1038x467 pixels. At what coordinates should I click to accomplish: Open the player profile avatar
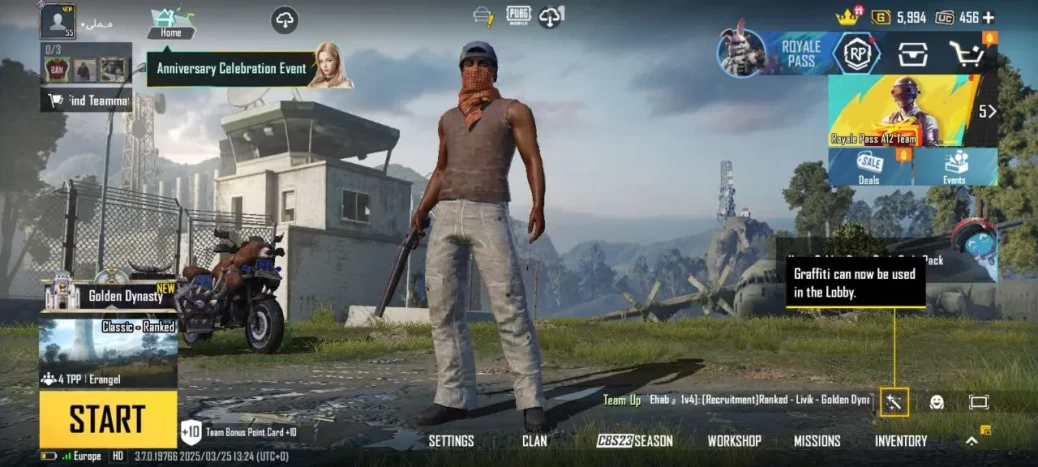57,20
